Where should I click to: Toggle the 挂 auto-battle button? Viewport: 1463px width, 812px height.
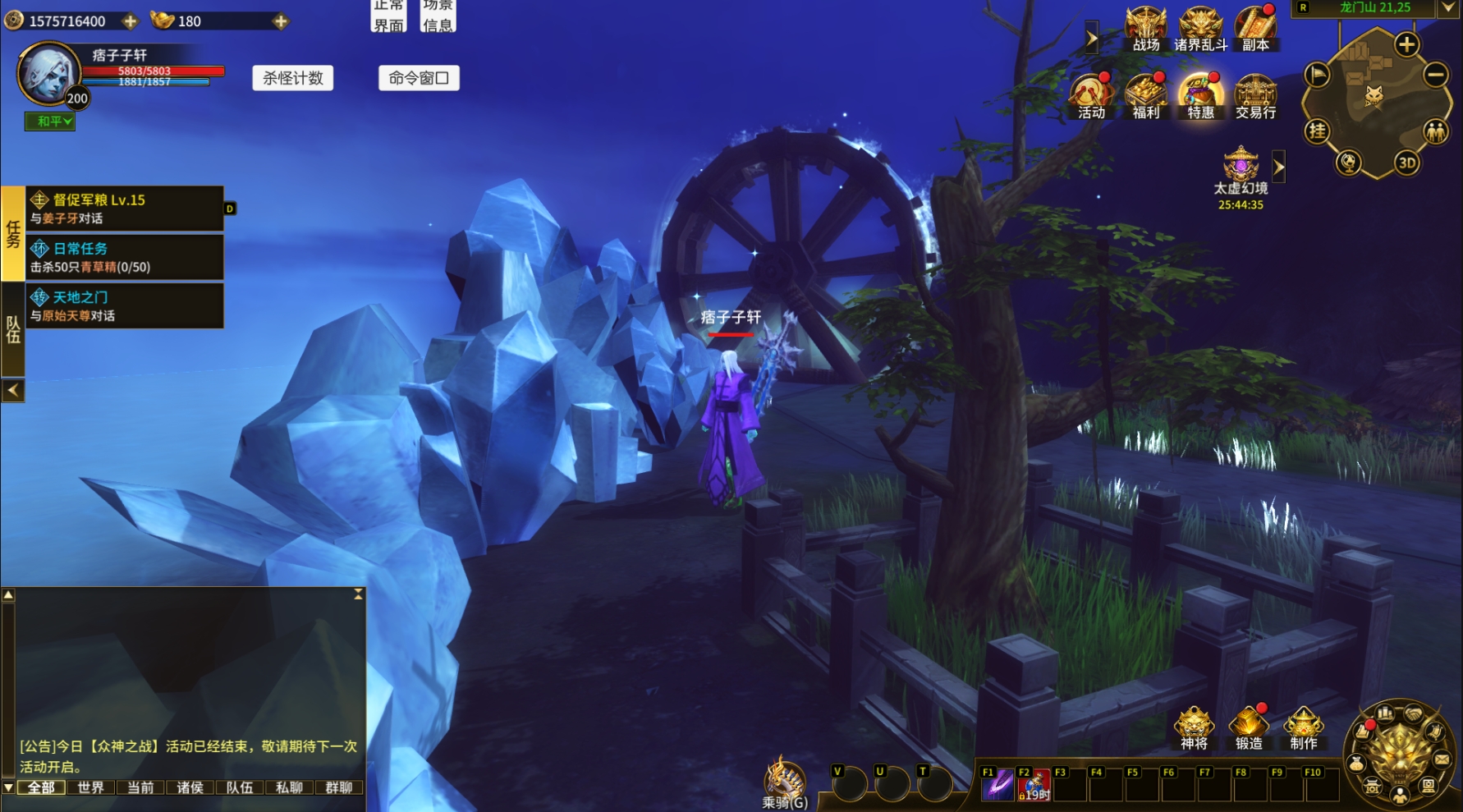1317,131
